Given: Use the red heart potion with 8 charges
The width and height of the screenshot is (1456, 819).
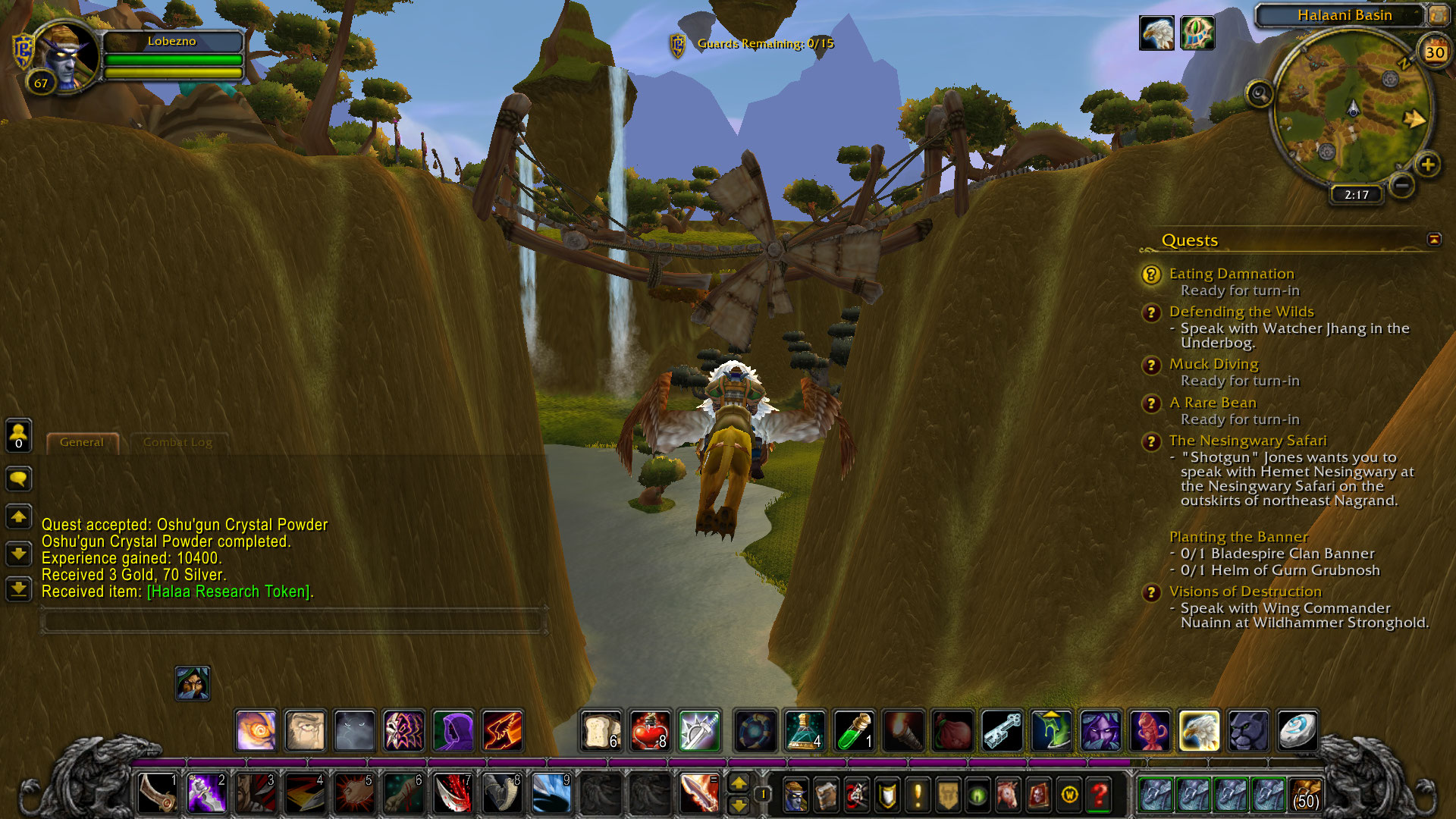Looking at the screenshot, I should click(650, 730).
